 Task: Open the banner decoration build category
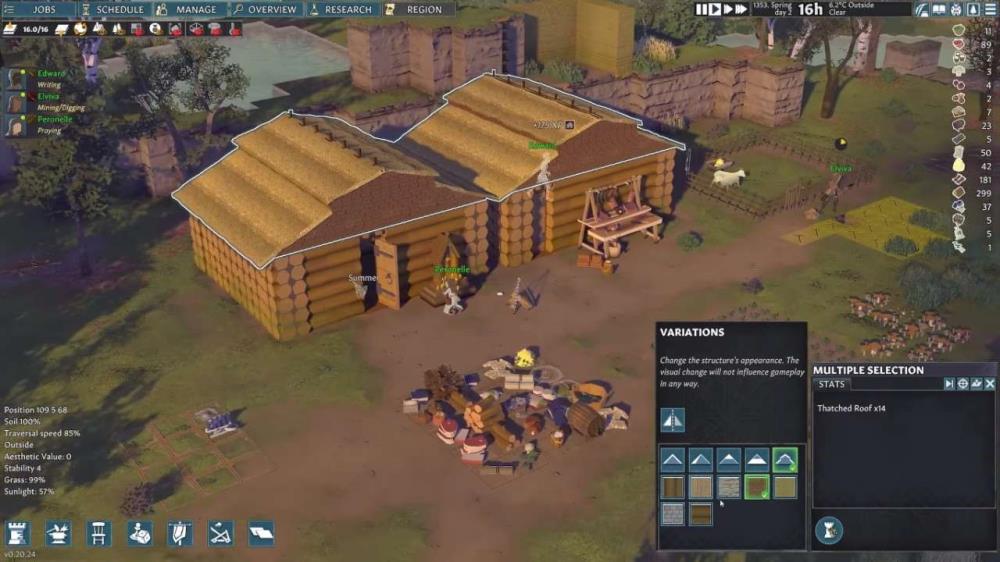[x=180, y=533]
